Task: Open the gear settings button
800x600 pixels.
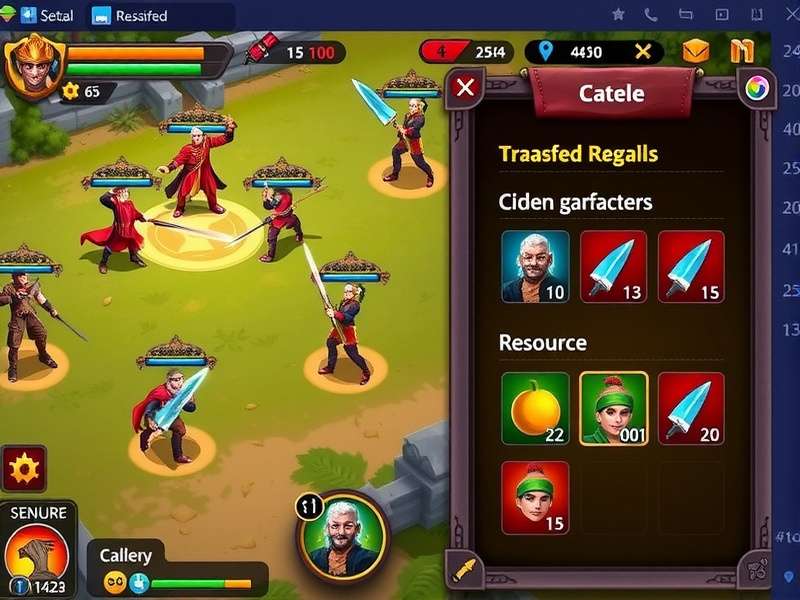Action: [23, 468]
